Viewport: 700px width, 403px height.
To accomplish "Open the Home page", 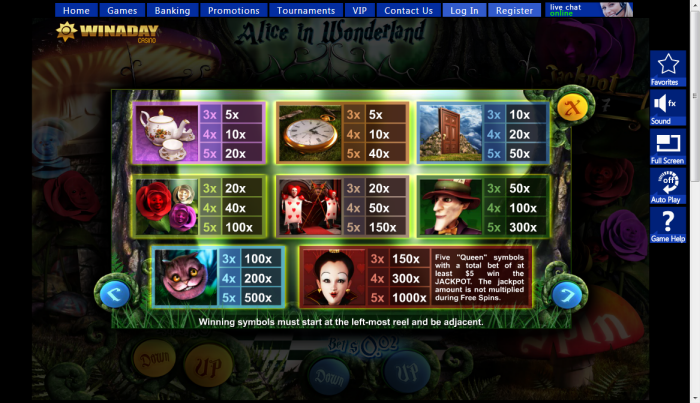I will pyautogui.click(x=76, y=11).
